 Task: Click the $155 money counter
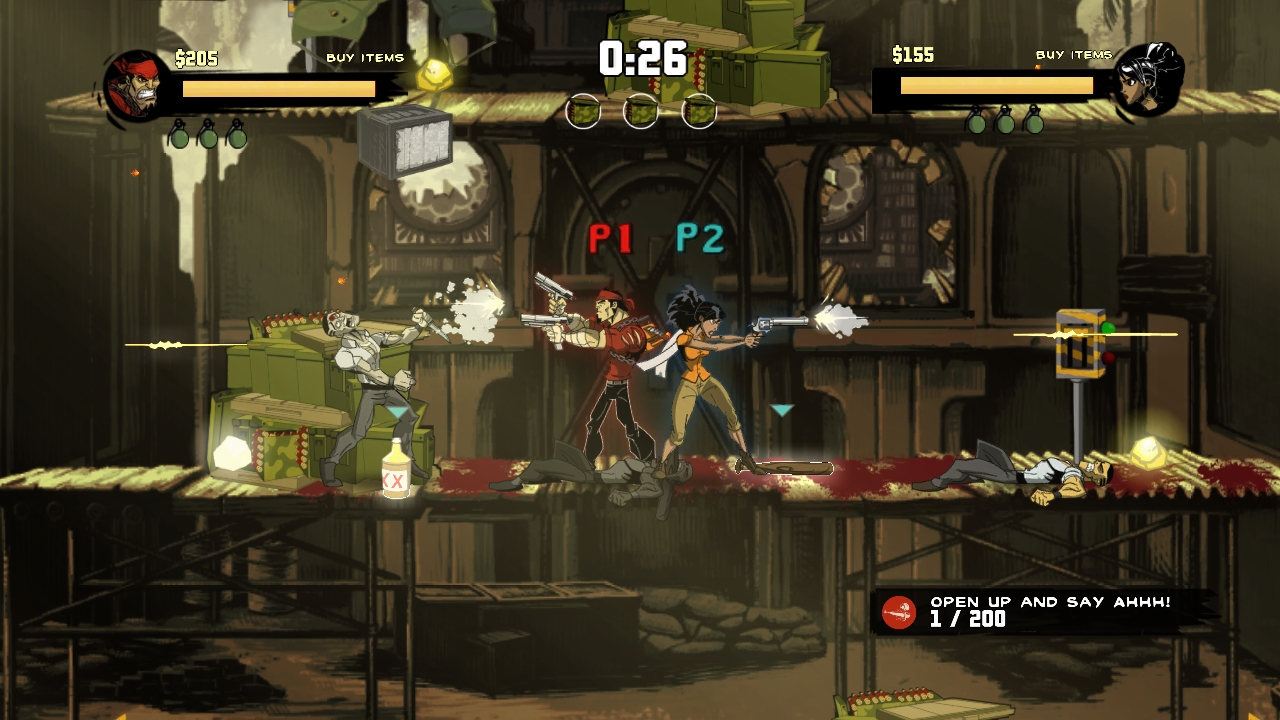[x=912, y=56]
